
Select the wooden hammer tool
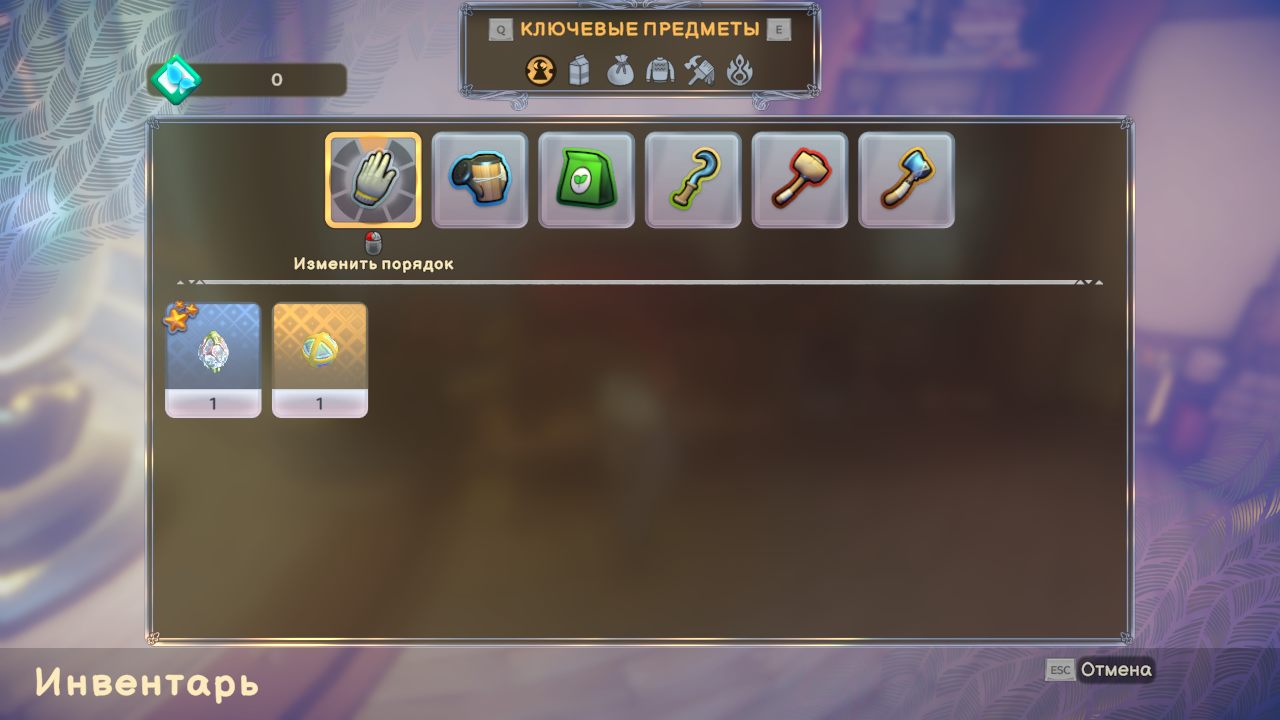coord(799,180)
